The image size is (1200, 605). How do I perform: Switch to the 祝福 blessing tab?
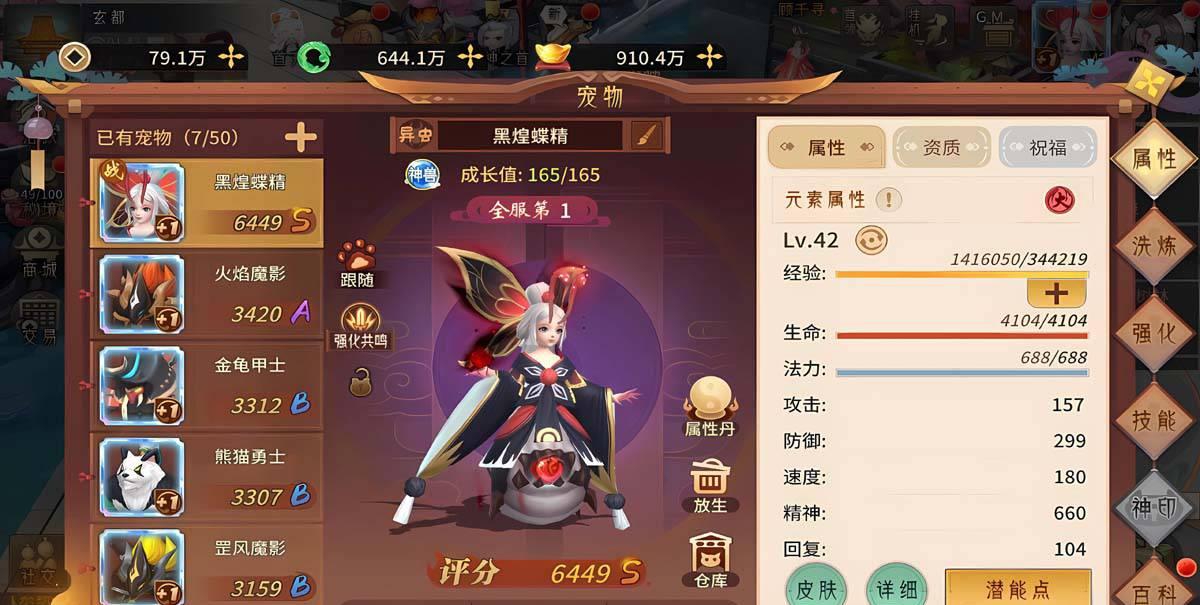[1047, 148]
